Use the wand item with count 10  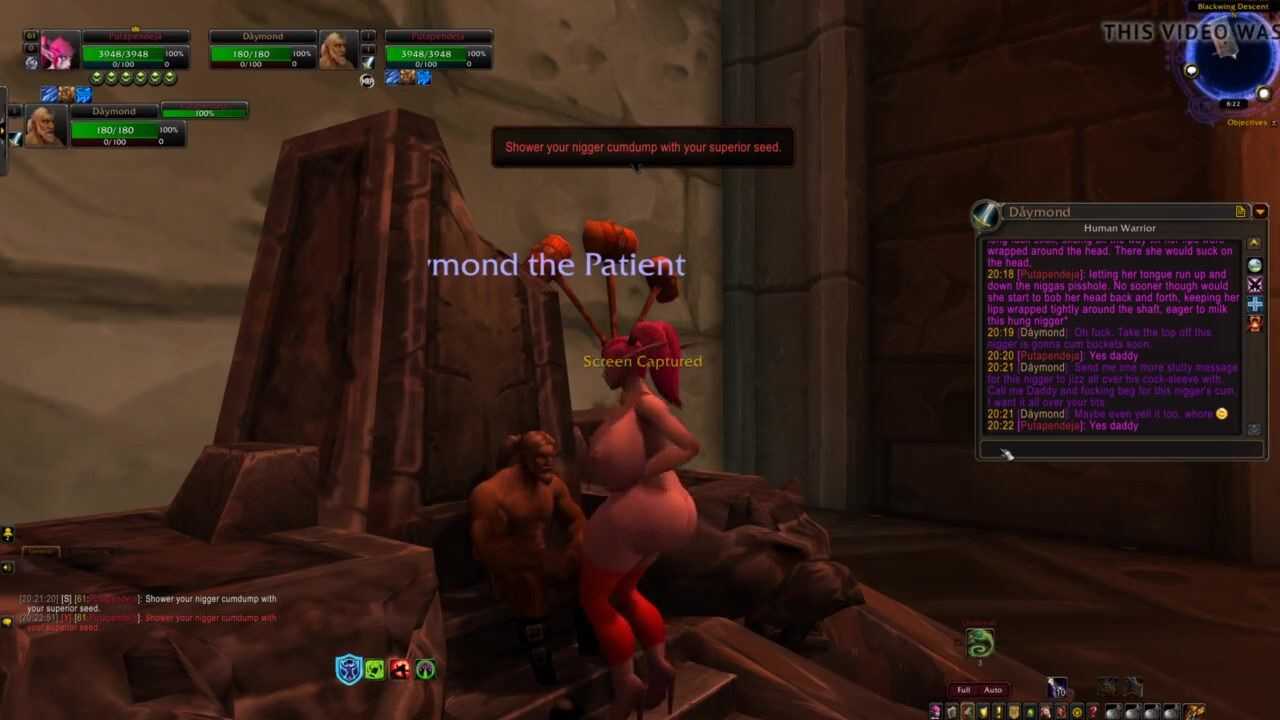point(1057,688)
